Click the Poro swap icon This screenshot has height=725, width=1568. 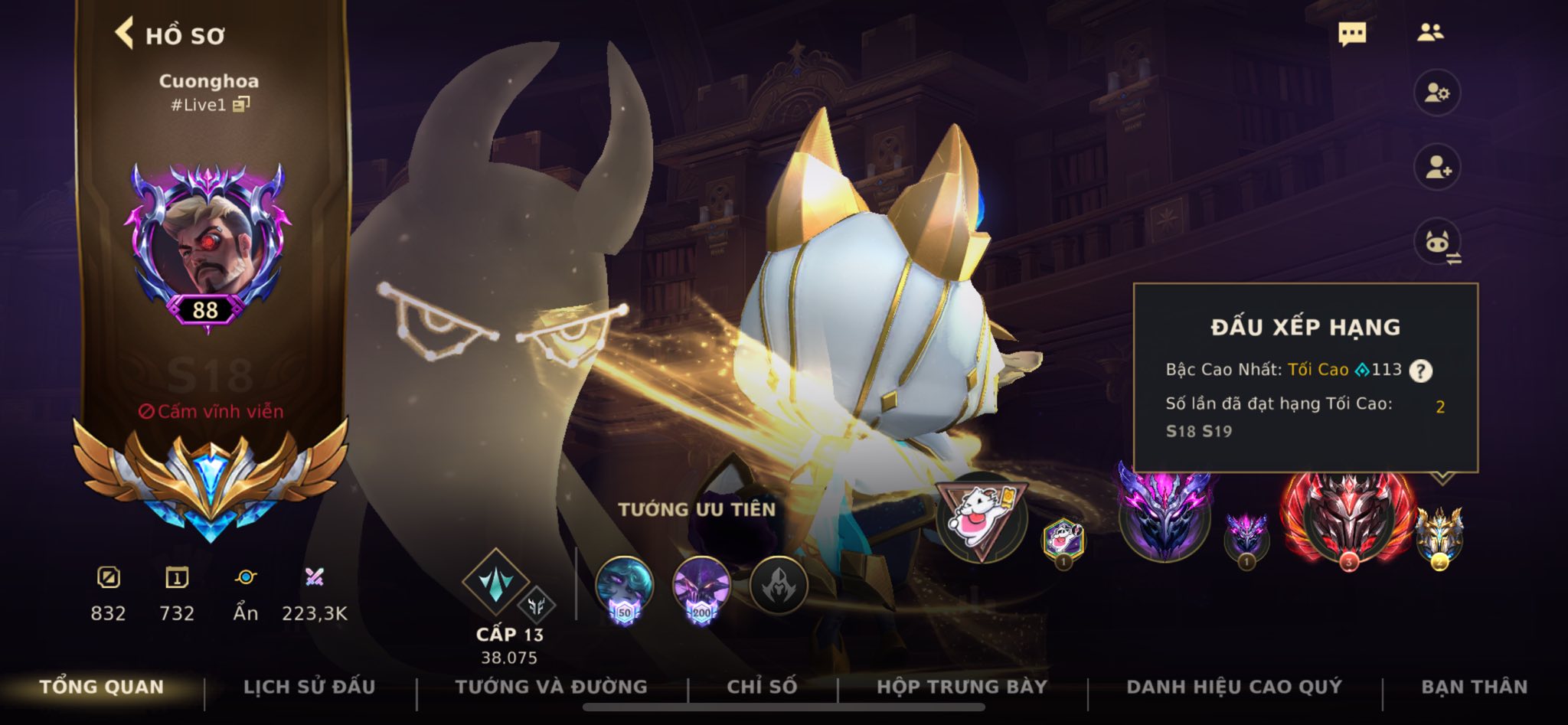click(1438, 243)
